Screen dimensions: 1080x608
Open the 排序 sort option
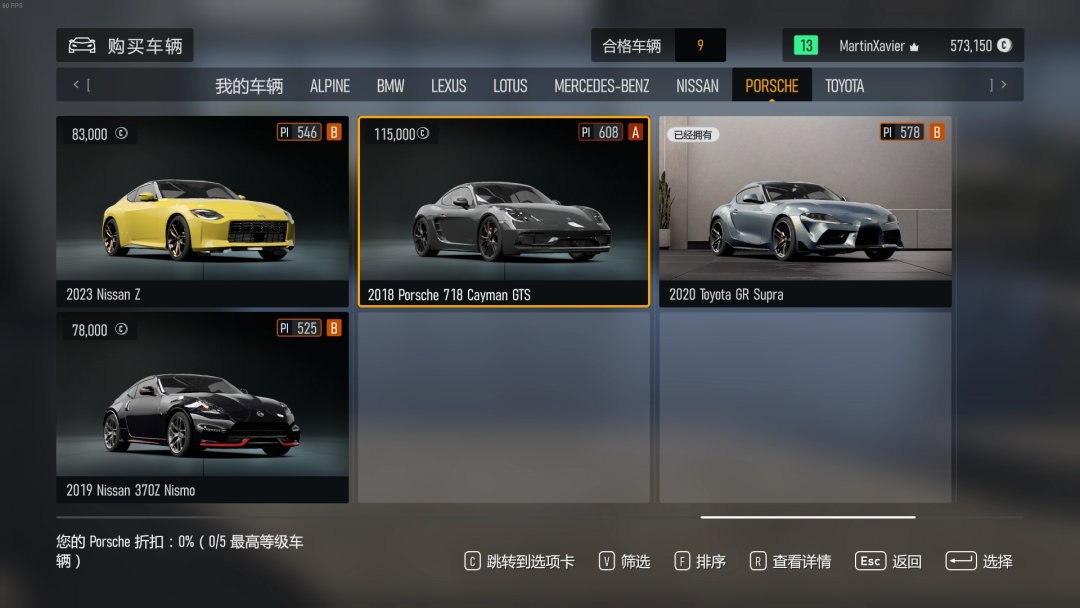700,561
